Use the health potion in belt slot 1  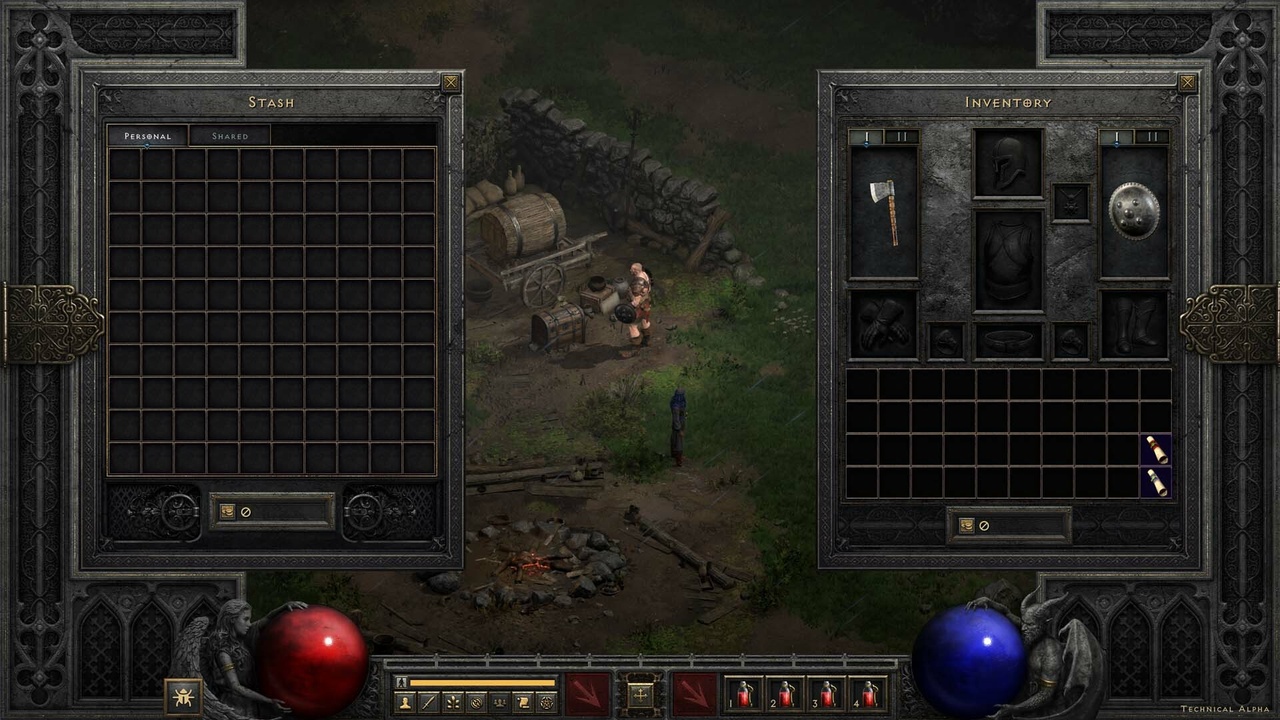pos(743,693)
